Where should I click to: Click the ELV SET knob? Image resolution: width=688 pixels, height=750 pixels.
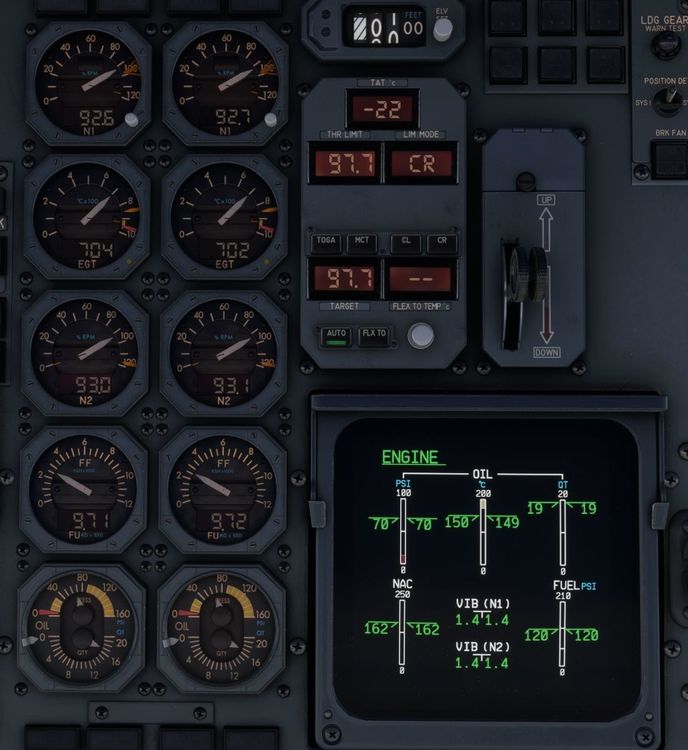[442, 28]
